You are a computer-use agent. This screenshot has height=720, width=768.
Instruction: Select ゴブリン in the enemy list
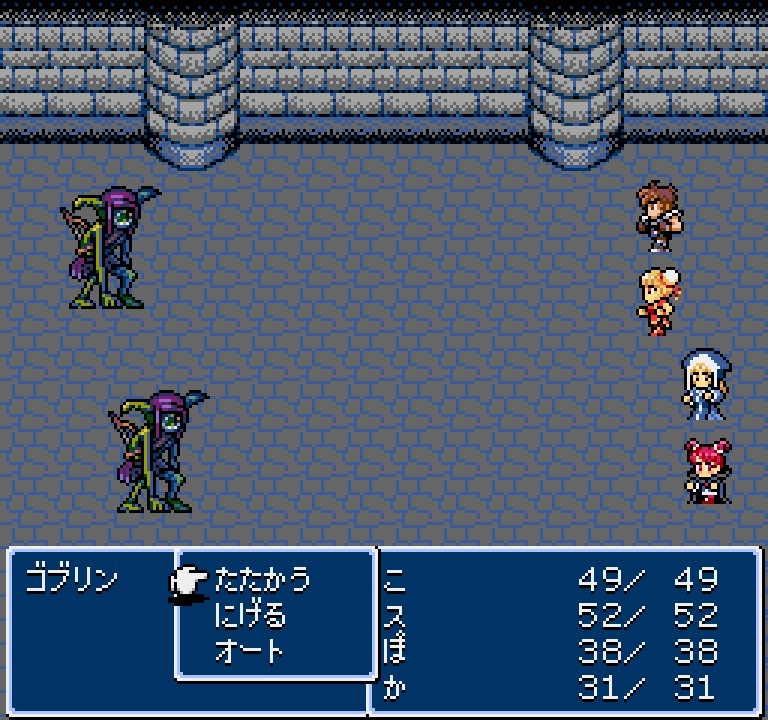[x=71, y=580]
